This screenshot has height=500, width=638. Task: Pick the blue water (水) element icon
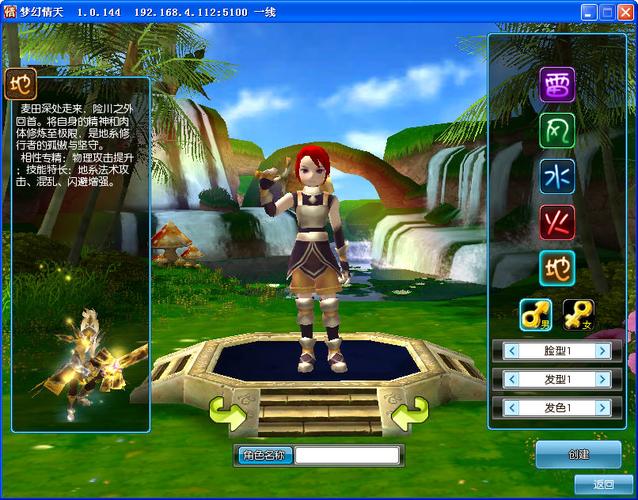point(556,176)
